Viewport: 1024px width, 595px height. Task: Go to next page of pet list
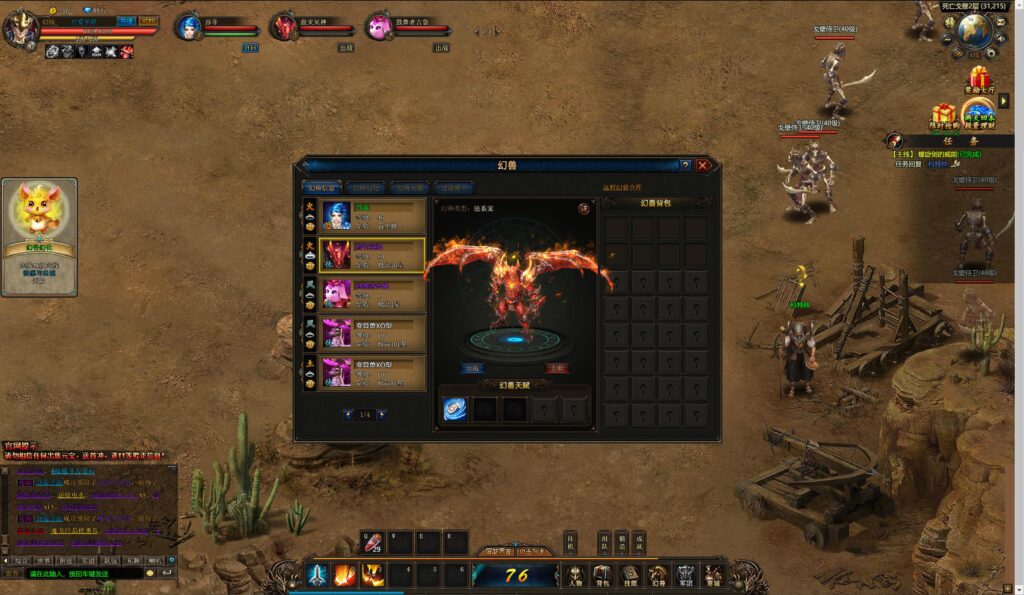point(381,414)
